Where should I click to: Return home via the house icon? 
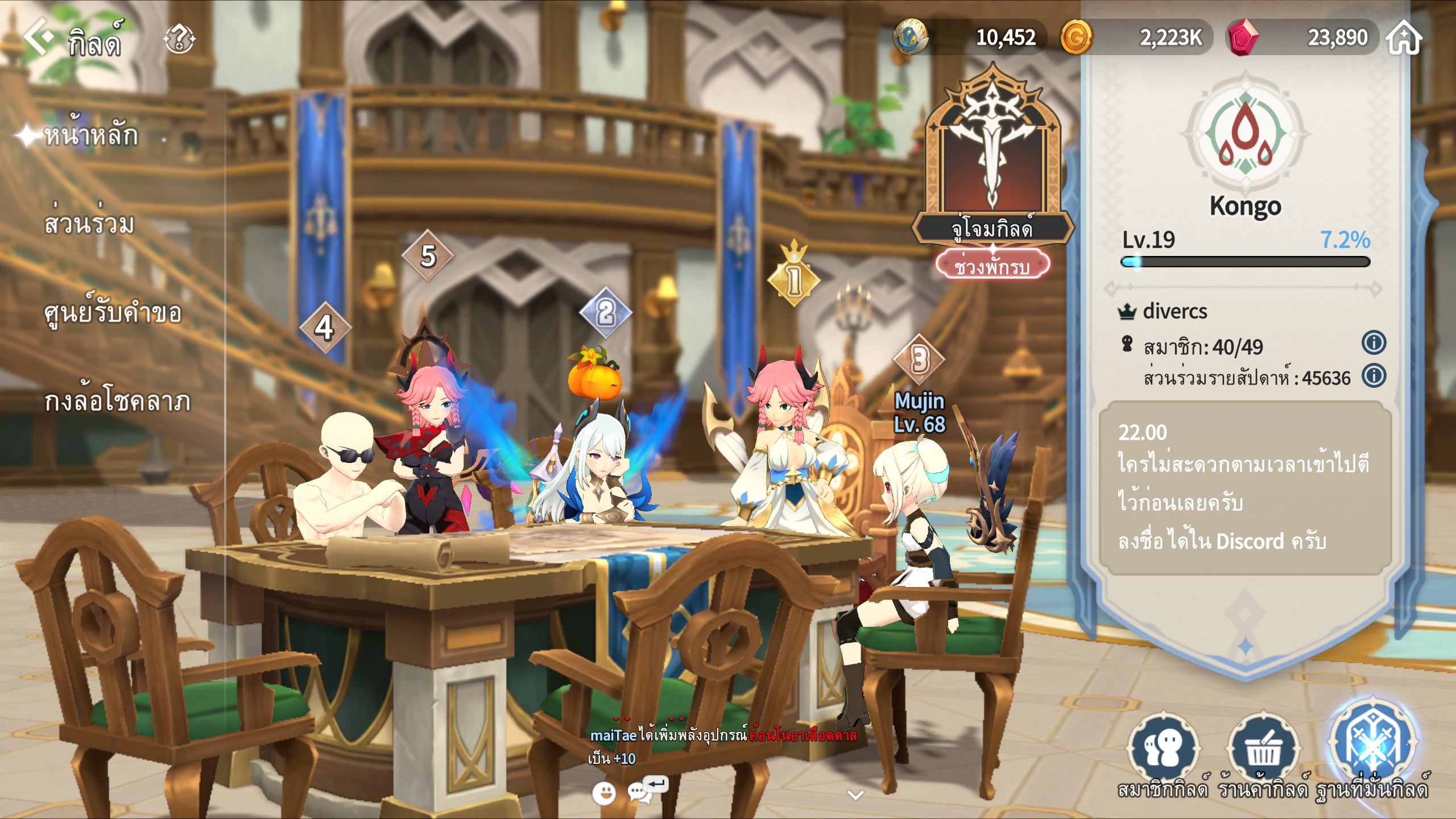[x=1404, y=38]
